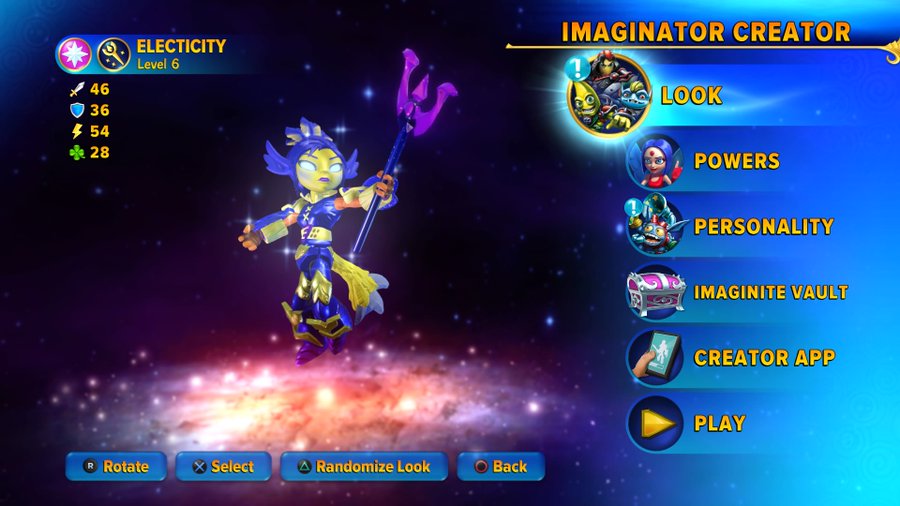Activate the Randomize Look button

pyautogui.click(x=364, y=466)
